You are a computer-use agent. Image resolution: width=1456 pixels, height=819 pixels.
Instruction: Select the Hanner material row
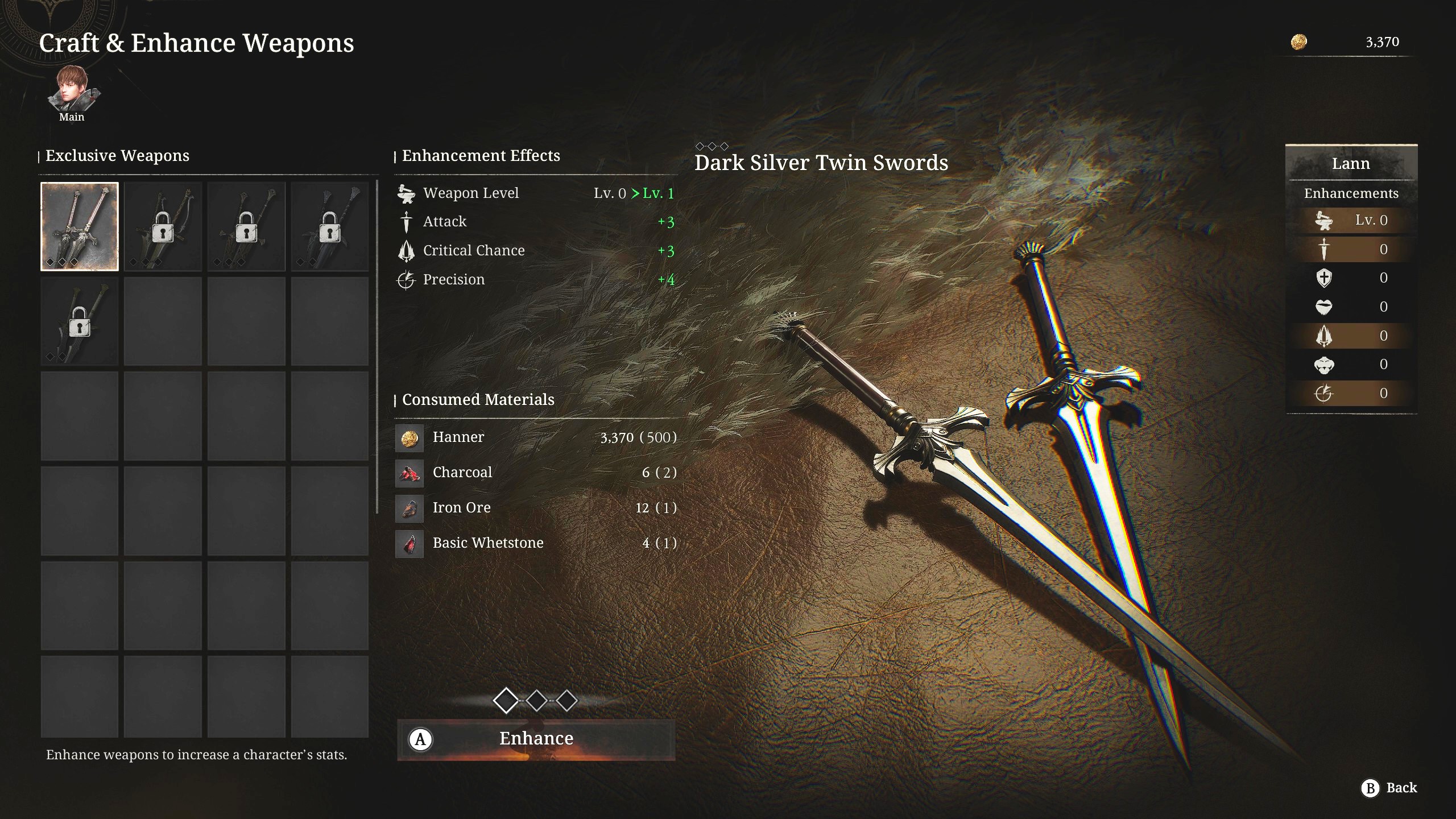536,437
